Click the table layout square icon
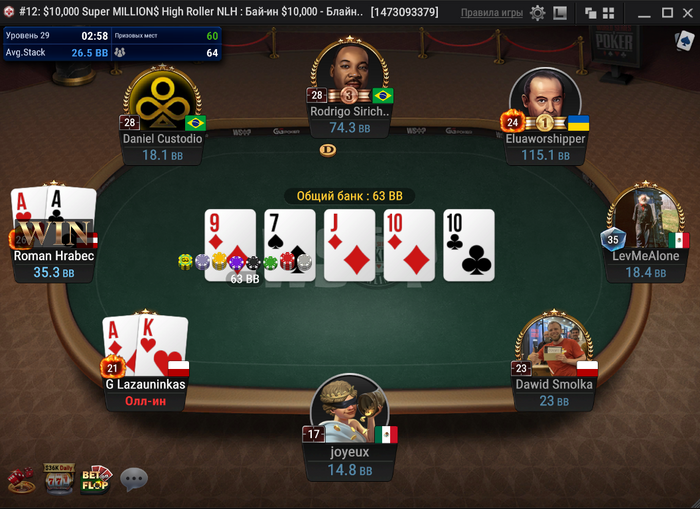This screenshot has height=509, width=700. pyautogui.click(x=562, y=13)
